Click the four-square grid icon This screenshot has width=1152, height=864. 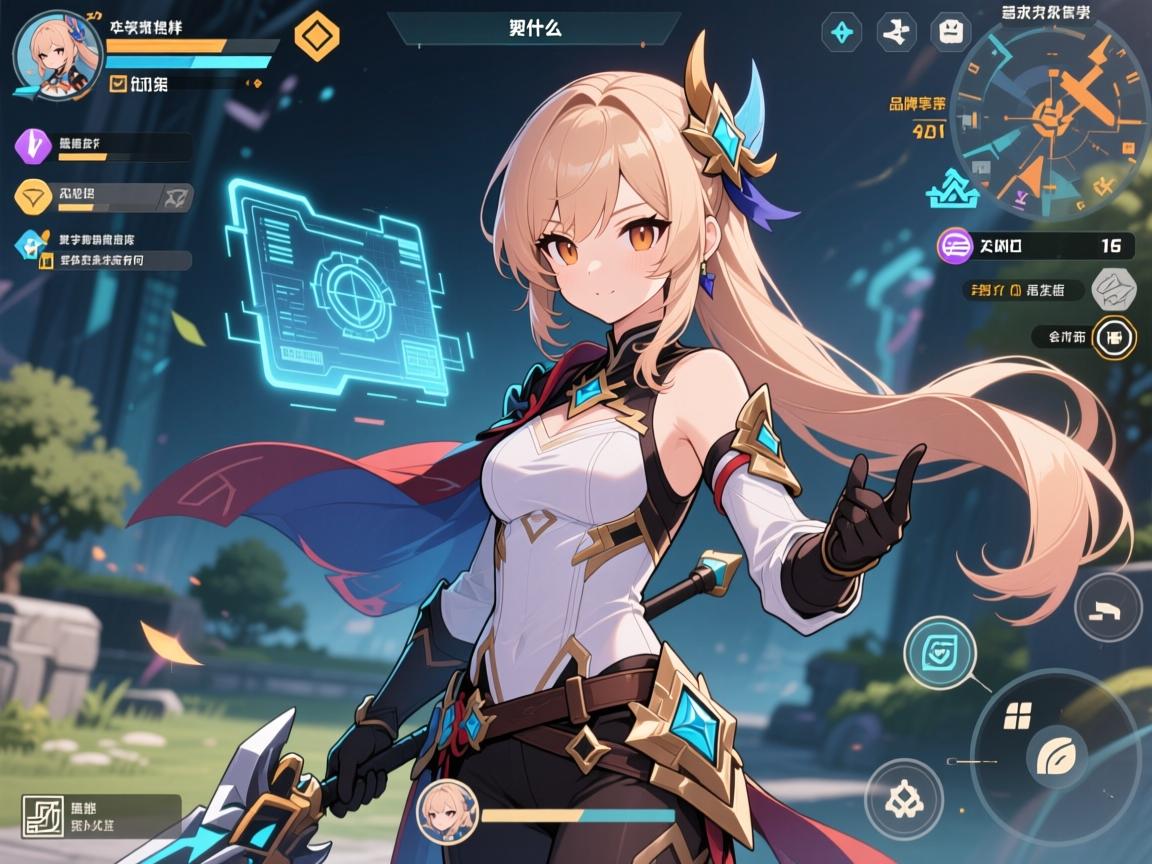pos(1017,716)
